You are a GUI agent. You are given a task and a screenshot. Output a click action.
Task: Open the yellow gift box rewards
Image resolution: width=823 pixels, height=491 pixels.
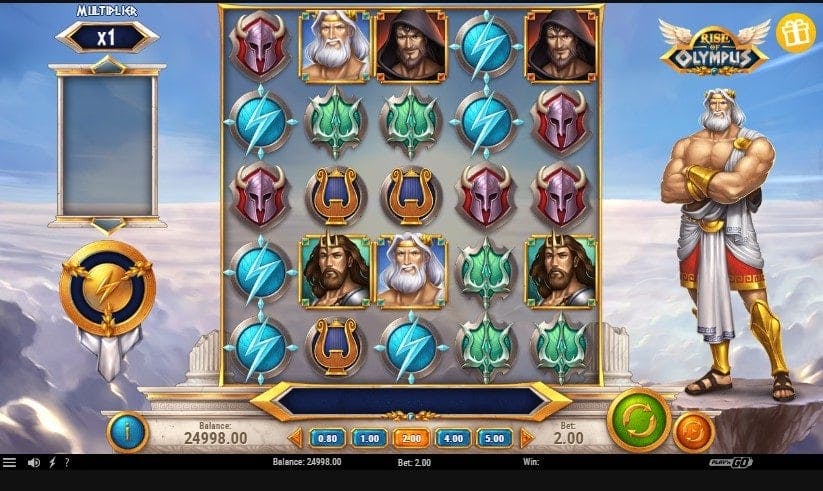coord(796,33)
